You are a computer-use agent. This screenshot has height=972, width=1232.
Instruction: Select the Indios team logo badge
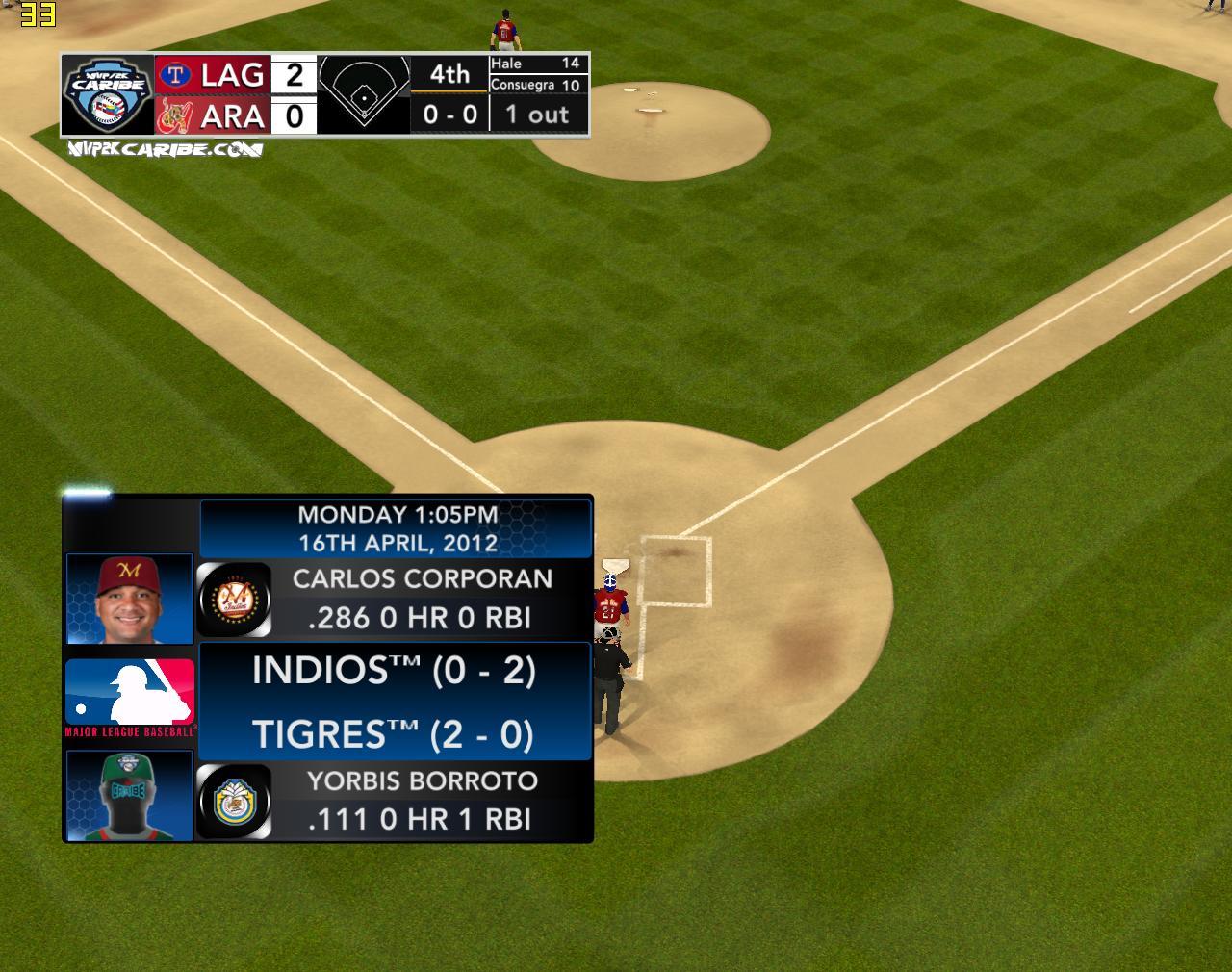click(234, 600)
